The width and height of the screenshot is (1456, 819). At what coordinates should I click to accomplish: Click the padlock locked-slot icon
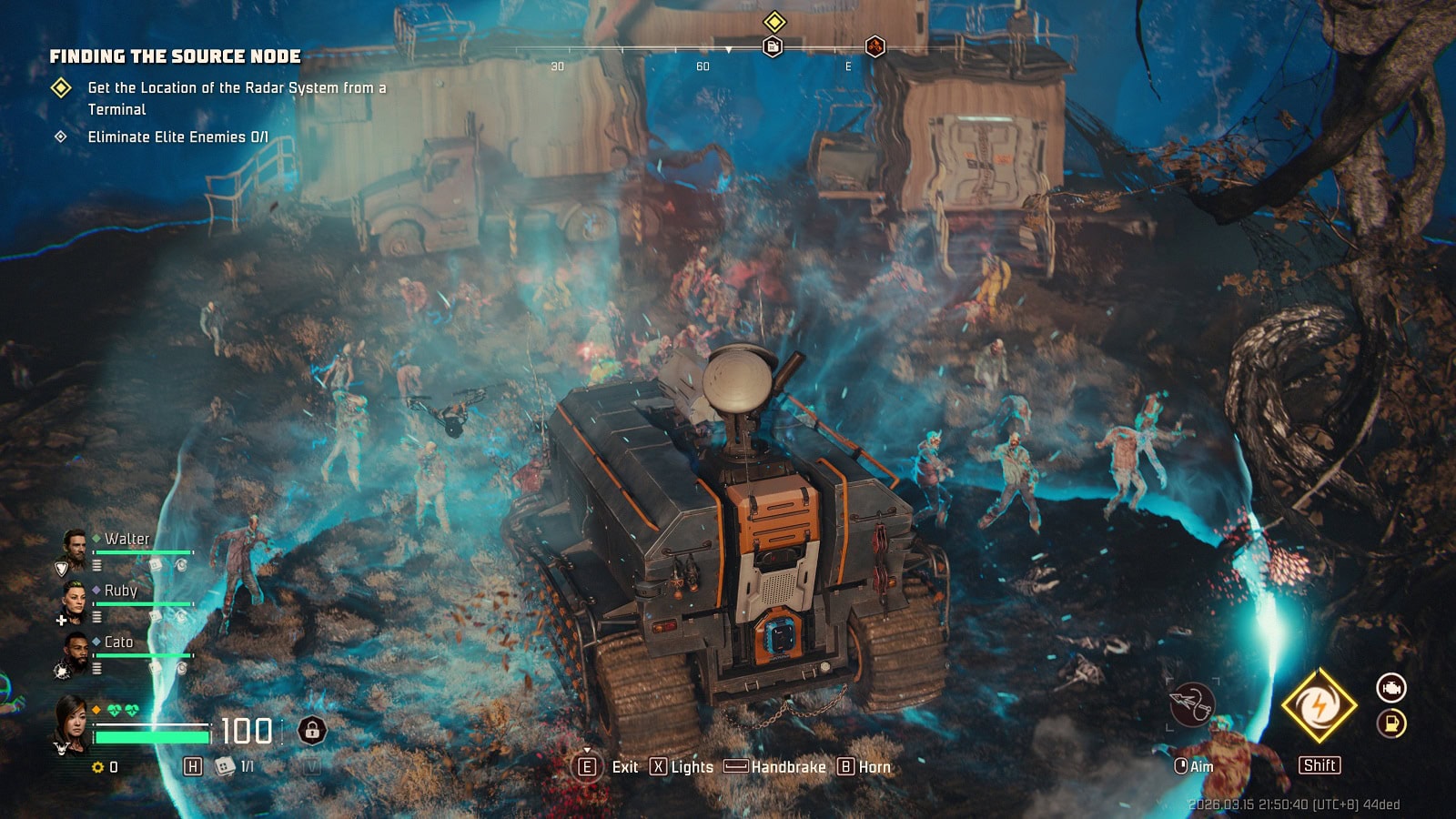coord(312,730)
